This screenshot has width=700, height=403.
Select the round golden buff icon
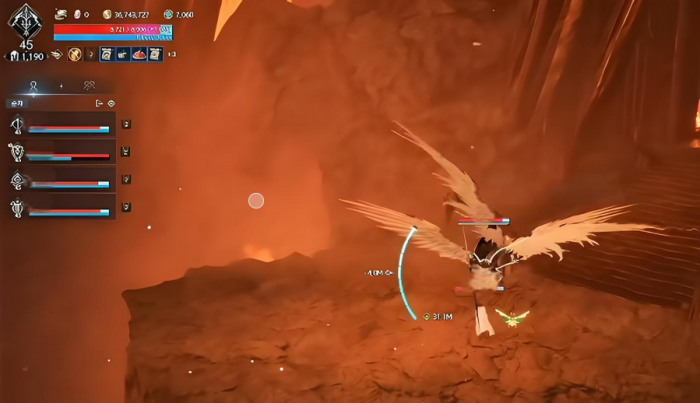click(74, 54)
